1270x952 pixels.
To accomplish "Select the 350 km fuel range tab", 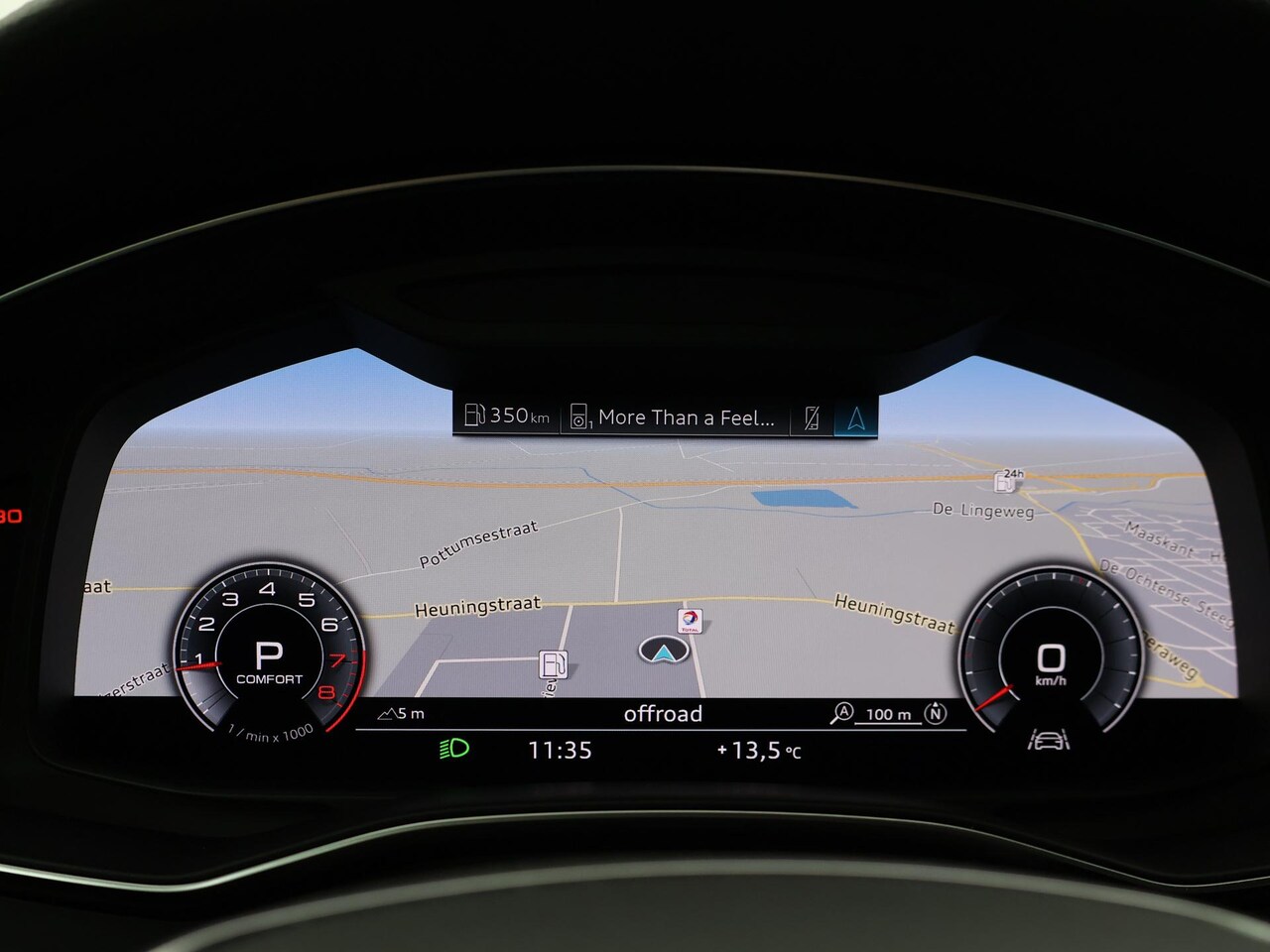I will point(506,416).
